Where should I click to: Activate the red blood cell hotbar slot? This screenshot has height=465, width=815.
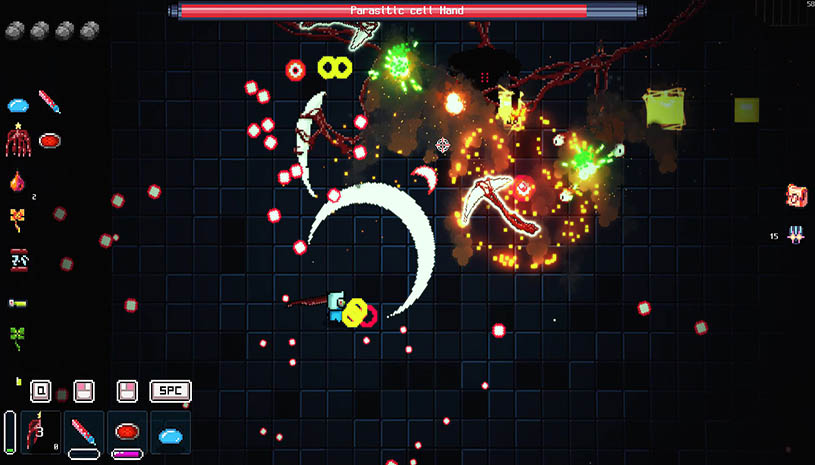127,432
